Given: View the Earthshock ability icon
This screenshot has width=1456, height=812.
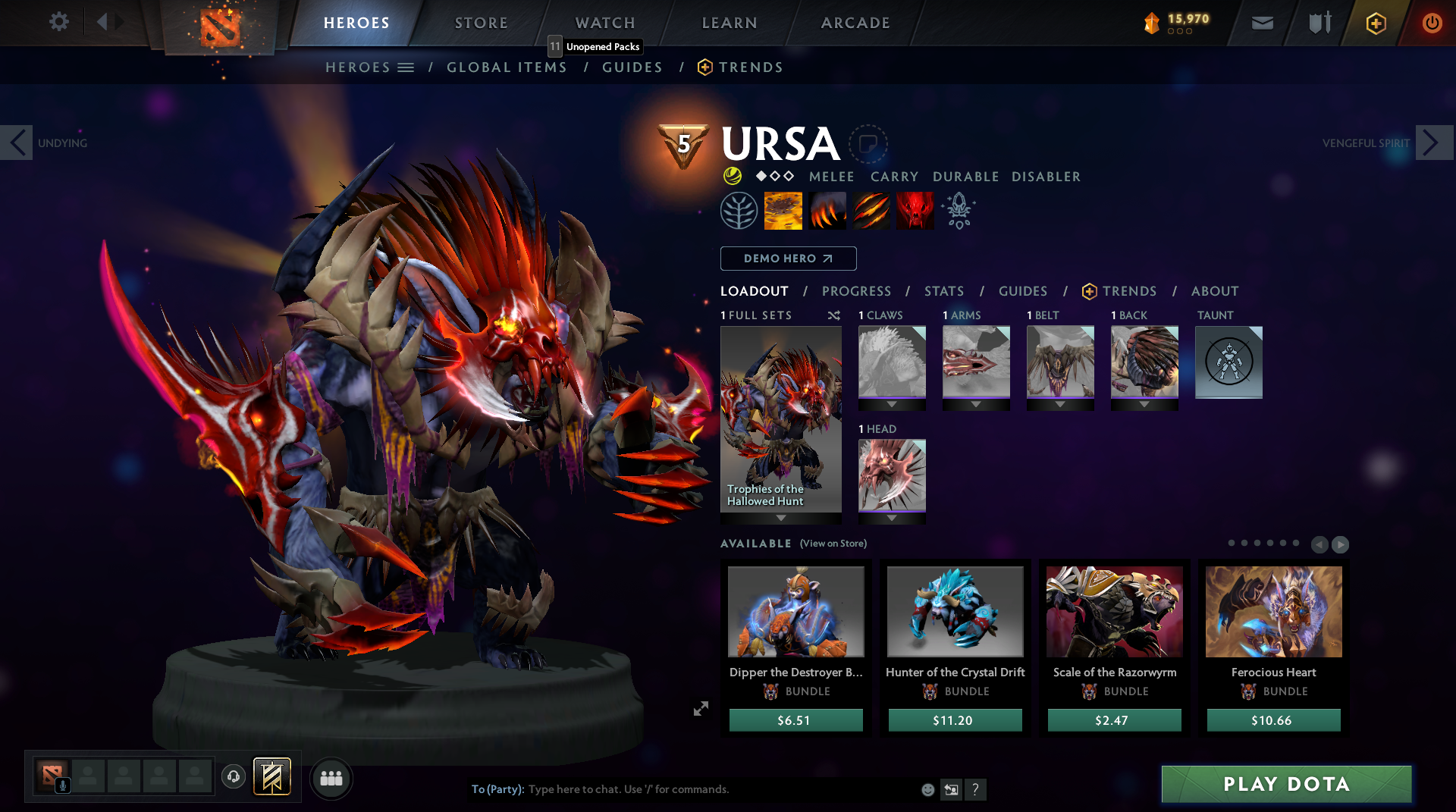Looking at the screenshot, I should (x=783, y=210).
